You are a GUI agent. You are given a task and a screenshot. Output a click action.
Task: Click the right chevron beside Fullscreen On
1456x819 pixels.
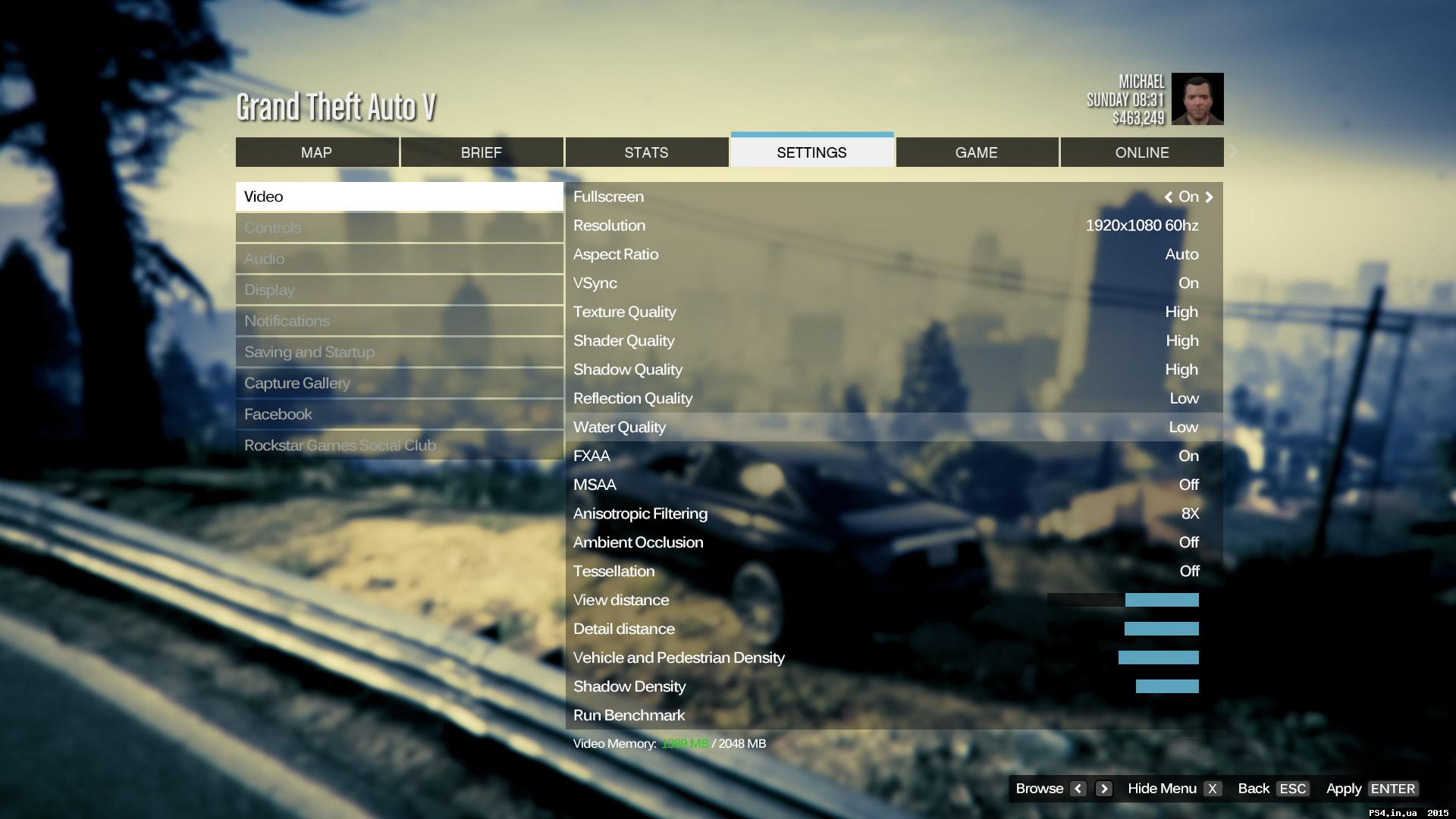1210,196
